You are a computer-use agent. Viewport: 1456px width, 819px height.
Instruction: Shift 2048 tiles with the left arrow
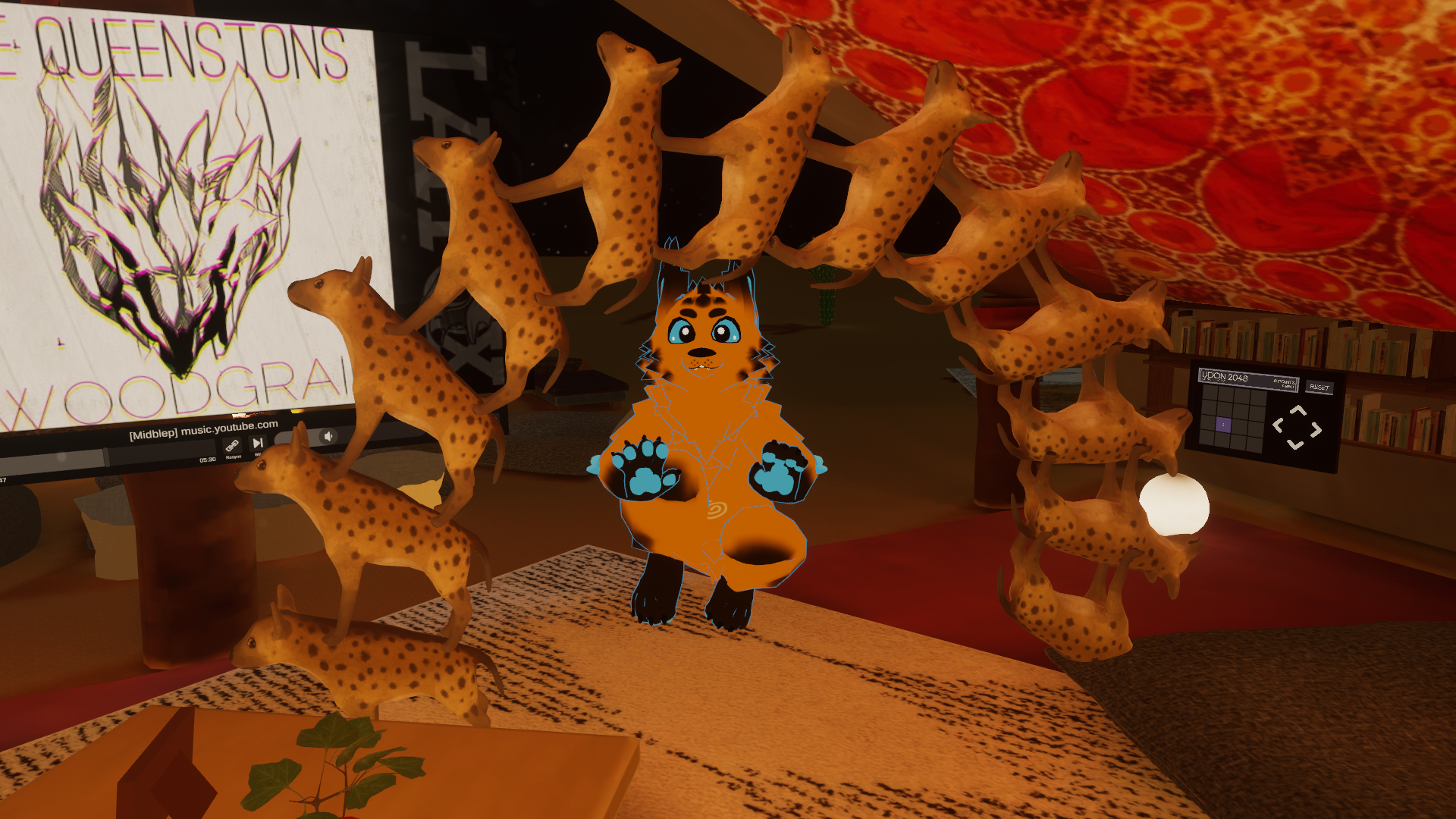[x=1278, y=425]
